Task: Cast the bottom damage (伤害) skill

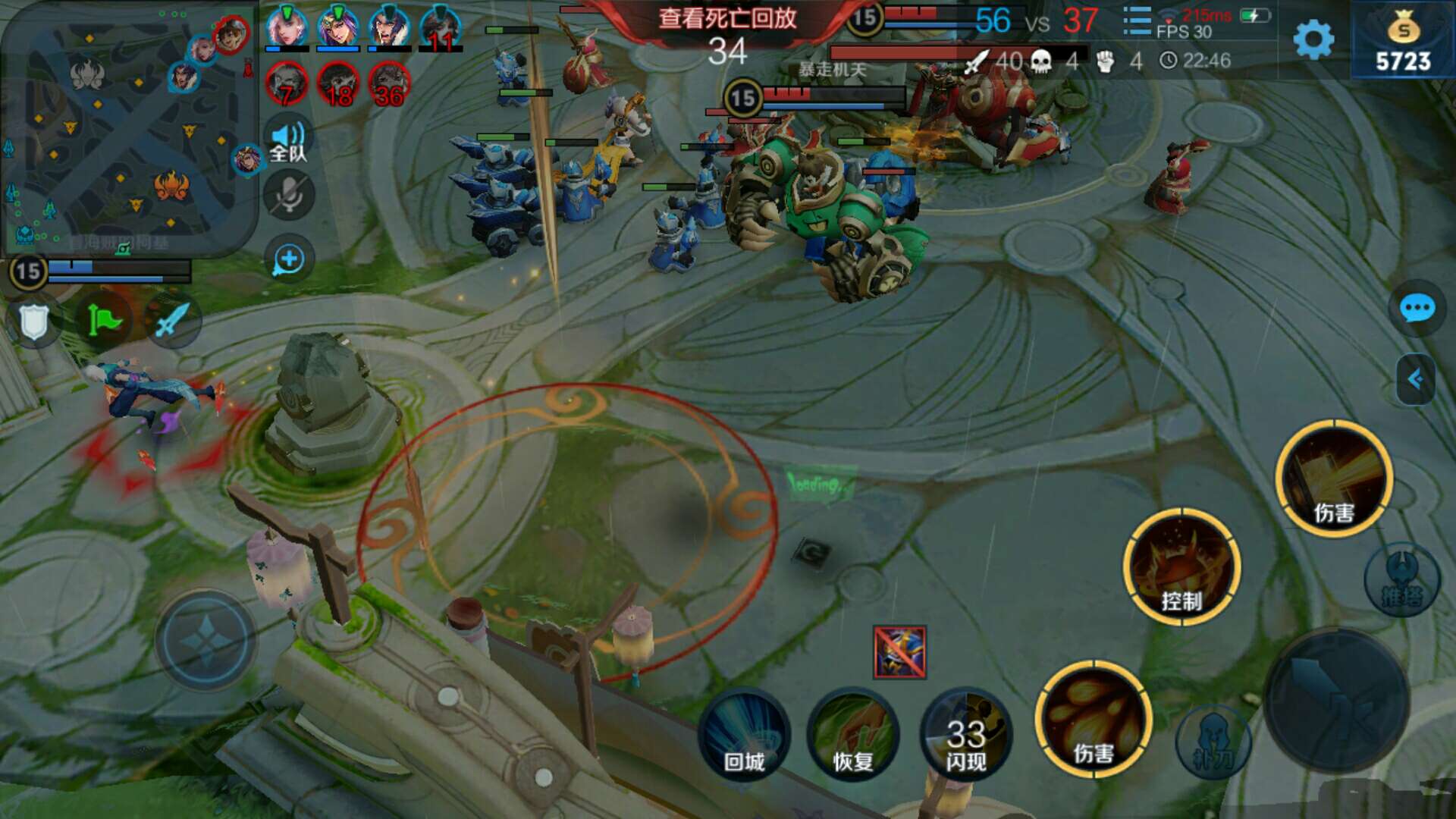Action: [x=1093, y=719]
